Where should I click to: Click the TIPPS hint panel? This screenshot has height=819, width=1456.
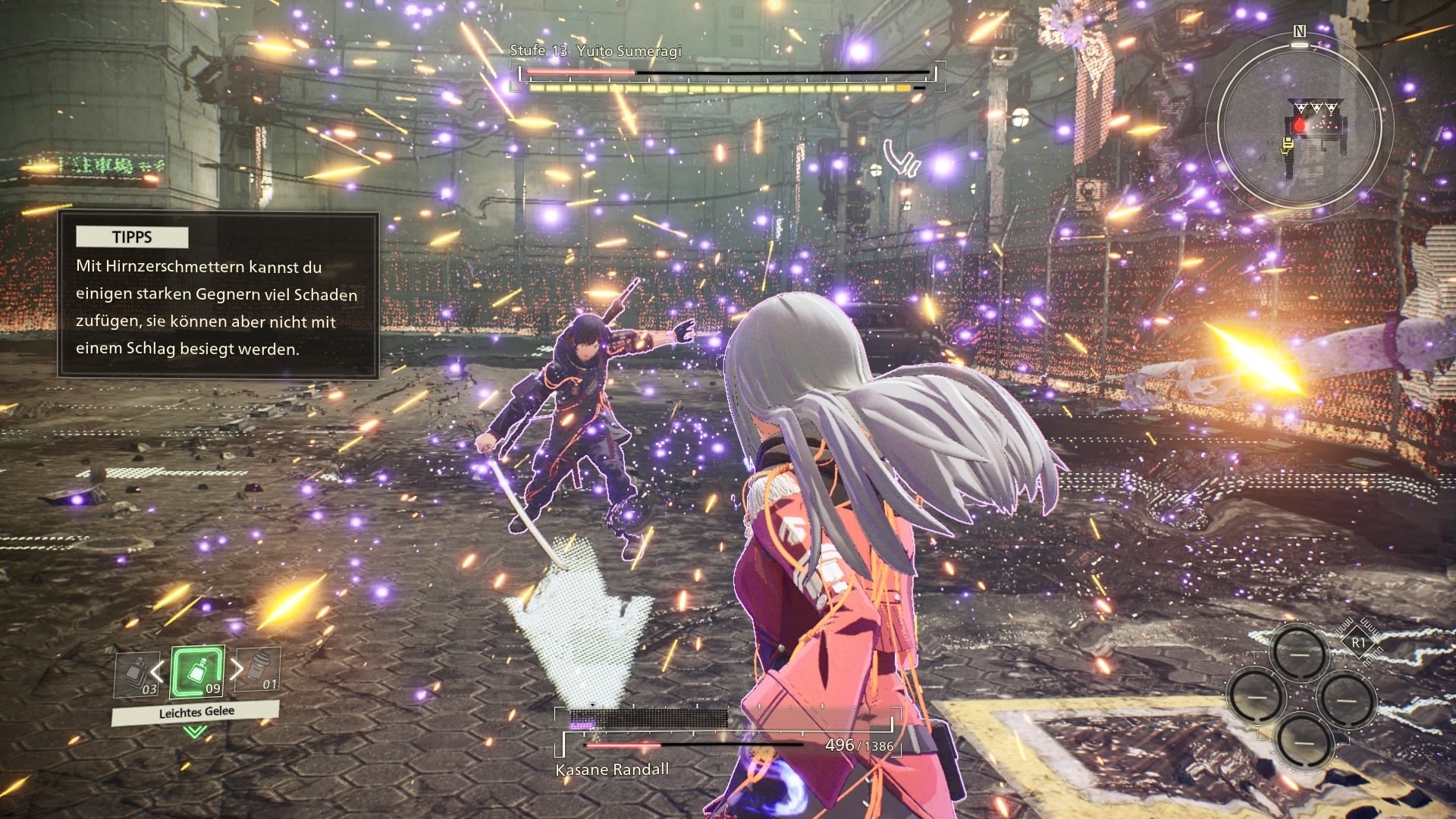(218, 296)
